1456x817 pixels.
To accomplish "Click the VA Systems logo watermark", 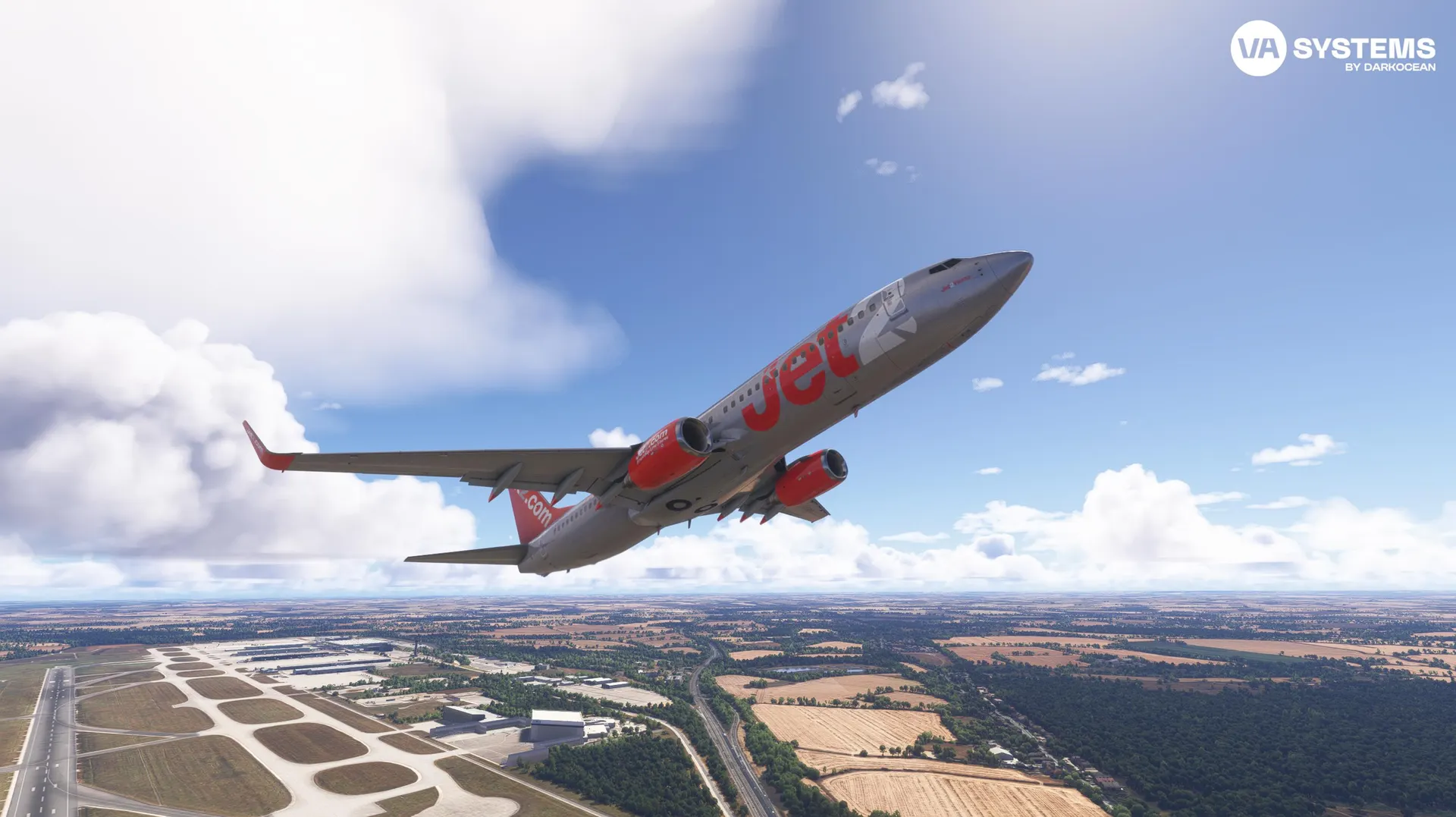I will (1332, 49).
